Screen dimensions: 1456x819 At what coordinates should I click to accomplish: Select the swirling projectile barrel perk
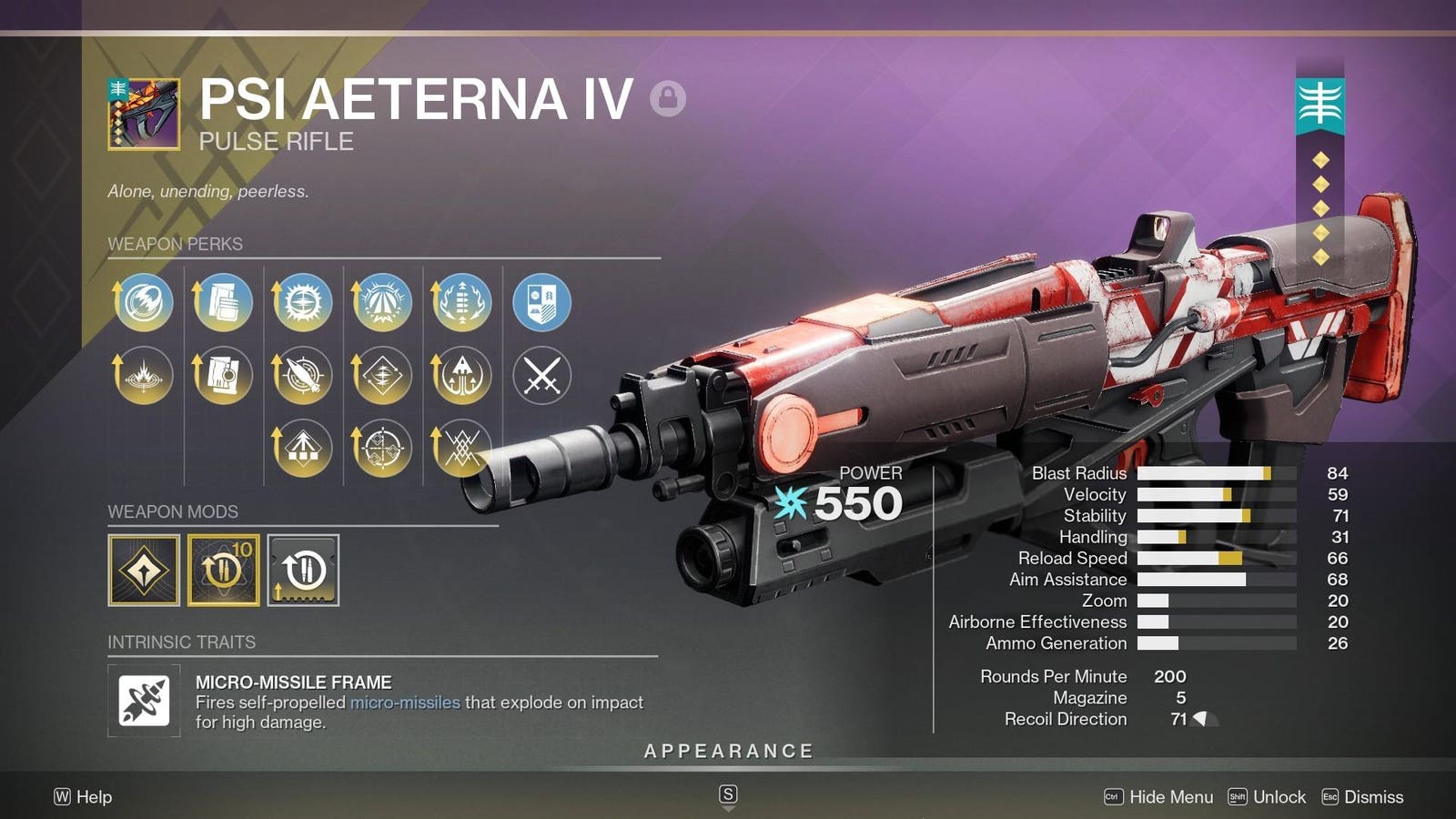[x=144, y=302]
